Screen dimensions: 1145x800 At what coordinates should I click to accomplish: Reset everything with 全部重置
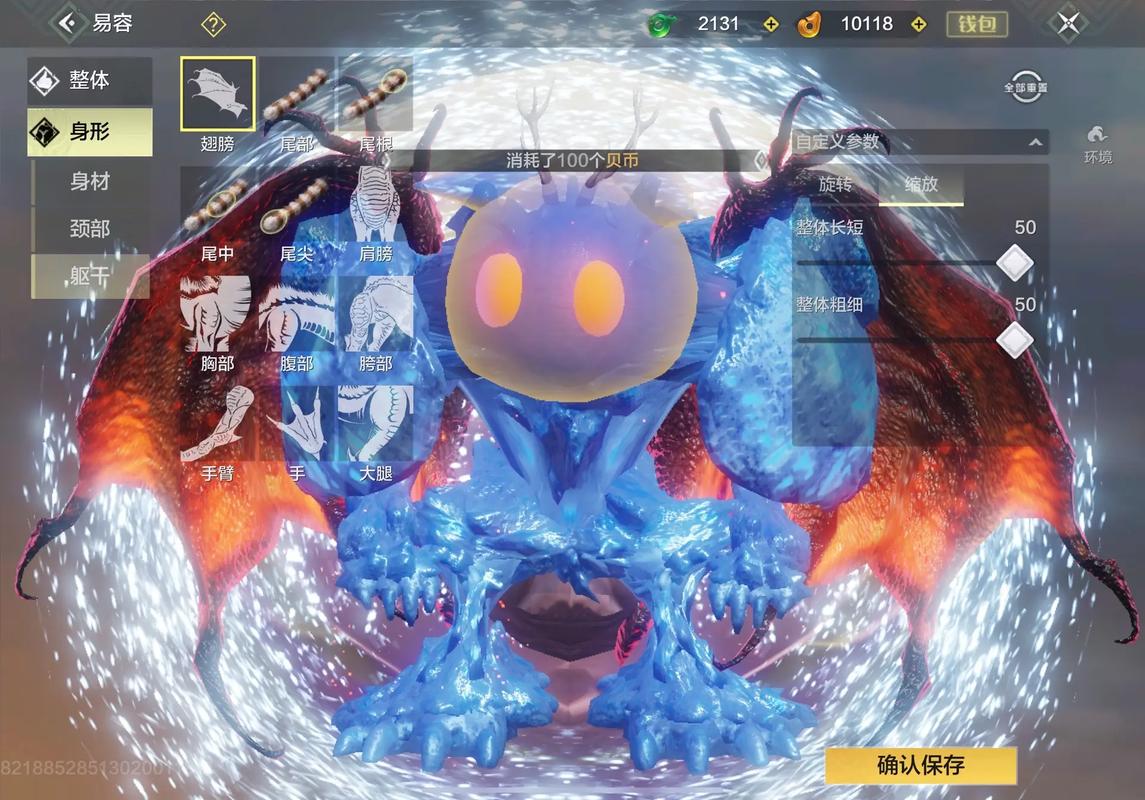pyautogui.click(x=1025, y=86)
